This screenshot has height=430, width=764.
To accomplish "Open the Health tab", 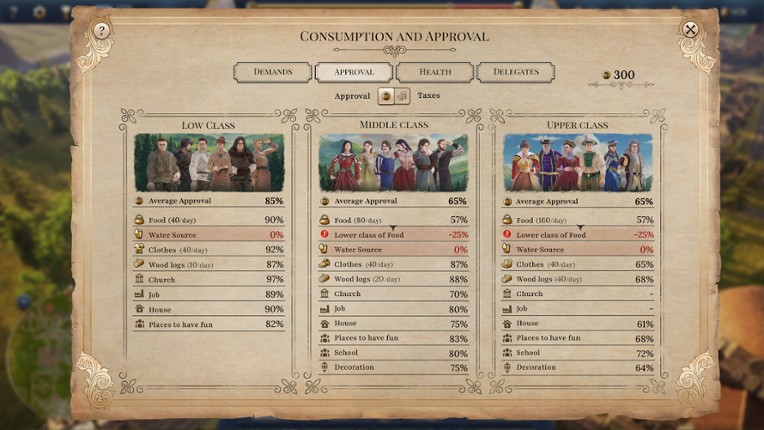I will tap(434, 72).
